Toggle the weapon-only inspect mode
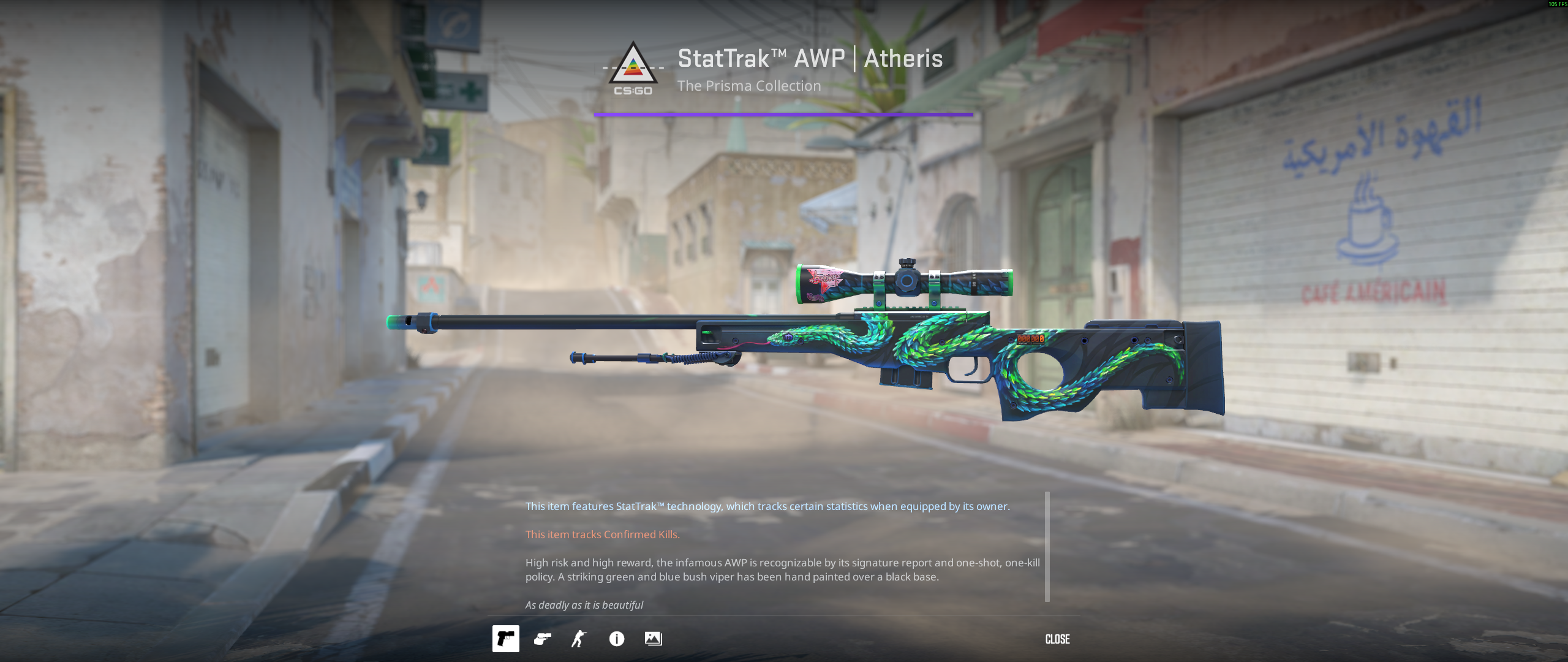The width and height of the screenshot is (1568, 662). [506, 639]
